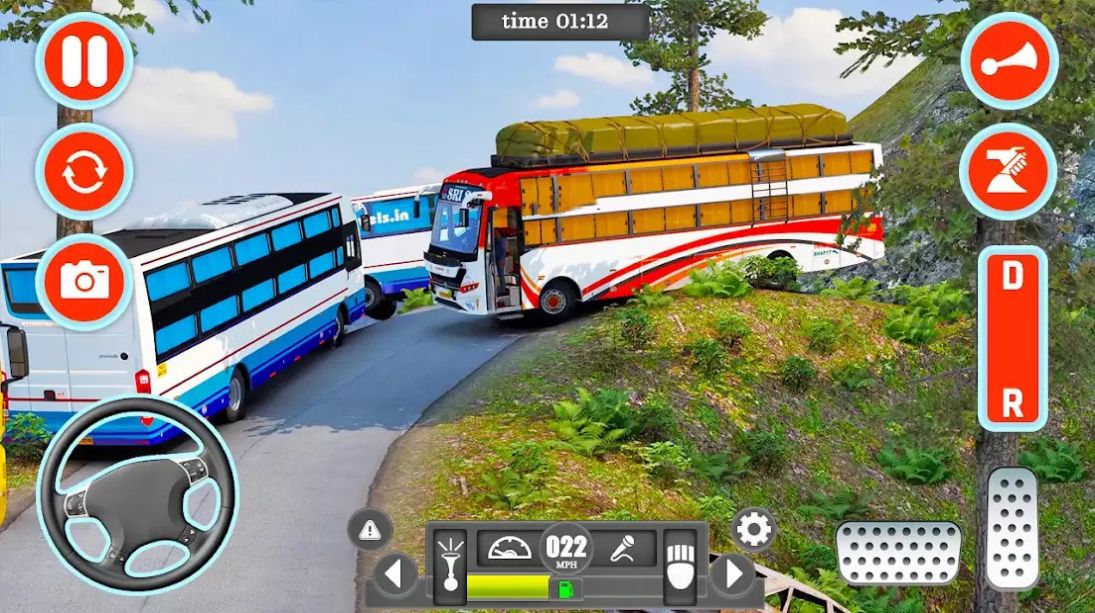The width and height of the screenshot is (1095, 613).
Task: Grab the steering wheel control
Action: click(136, 494)
